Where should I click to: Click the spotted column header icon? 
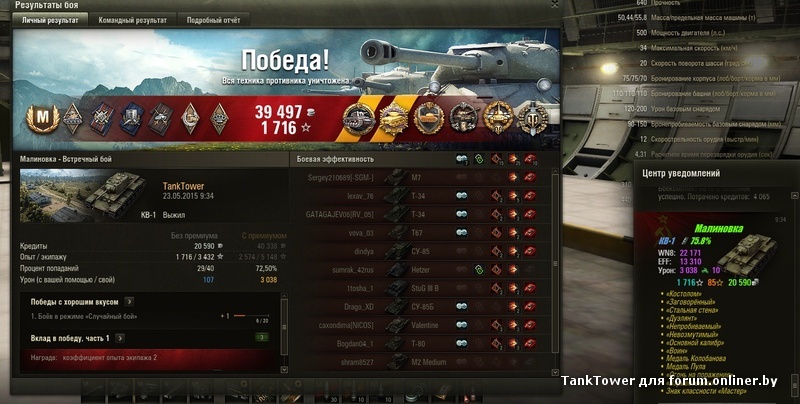[462, 159]
